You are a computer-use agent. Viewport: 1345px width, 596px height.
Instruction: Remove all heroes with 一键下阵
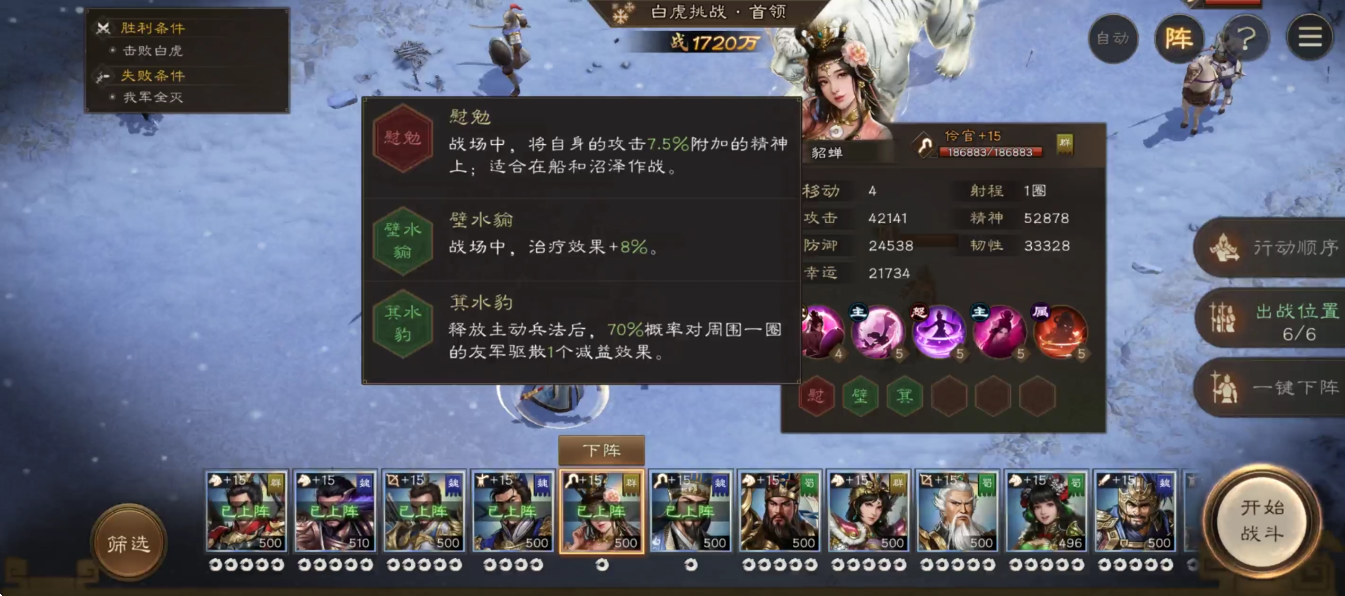click(1272, 387)
